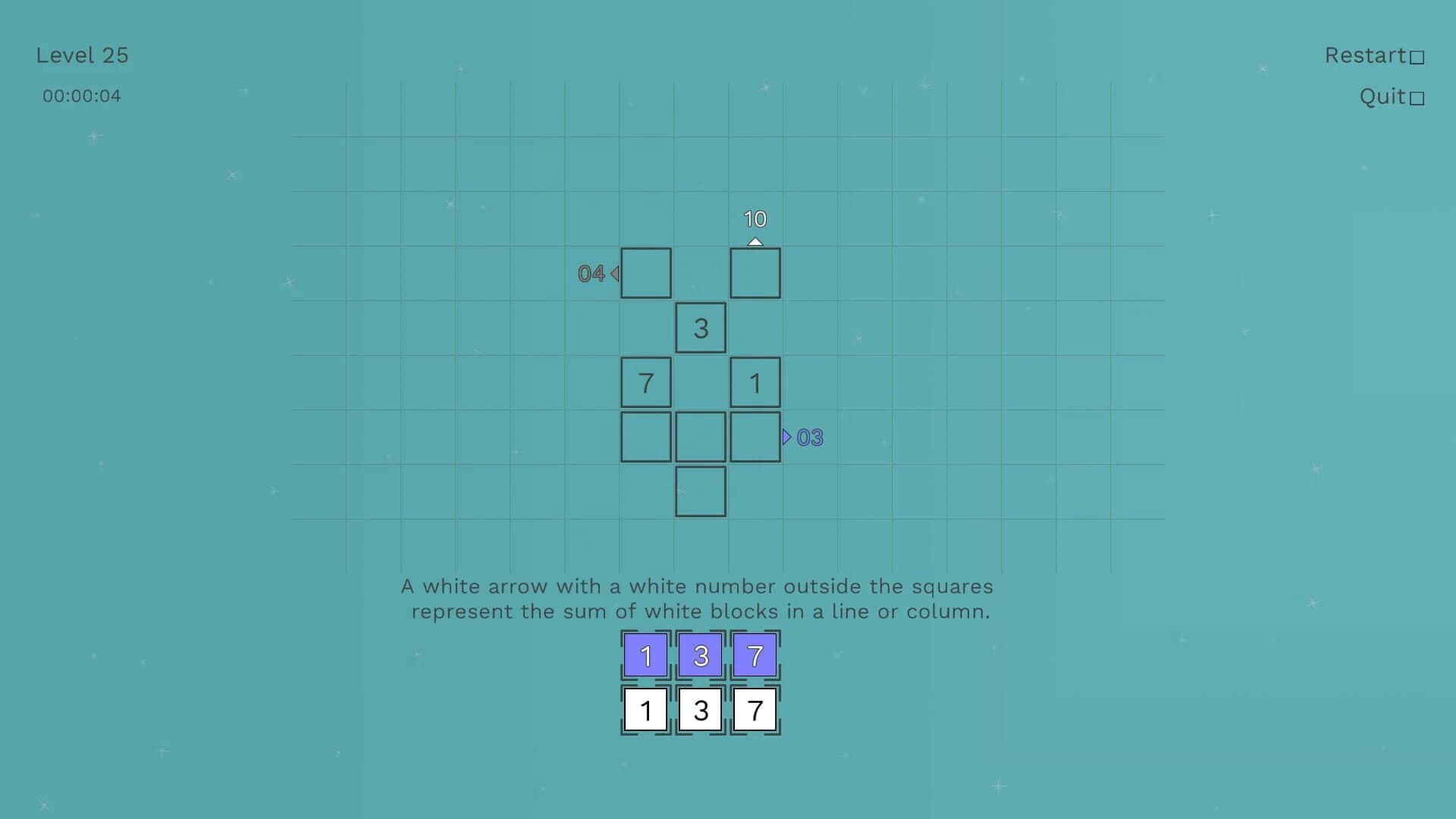Select the white 3 tile from the tray
The height and width of the screenshot is (819, 1456).
(x=700, y=709)
